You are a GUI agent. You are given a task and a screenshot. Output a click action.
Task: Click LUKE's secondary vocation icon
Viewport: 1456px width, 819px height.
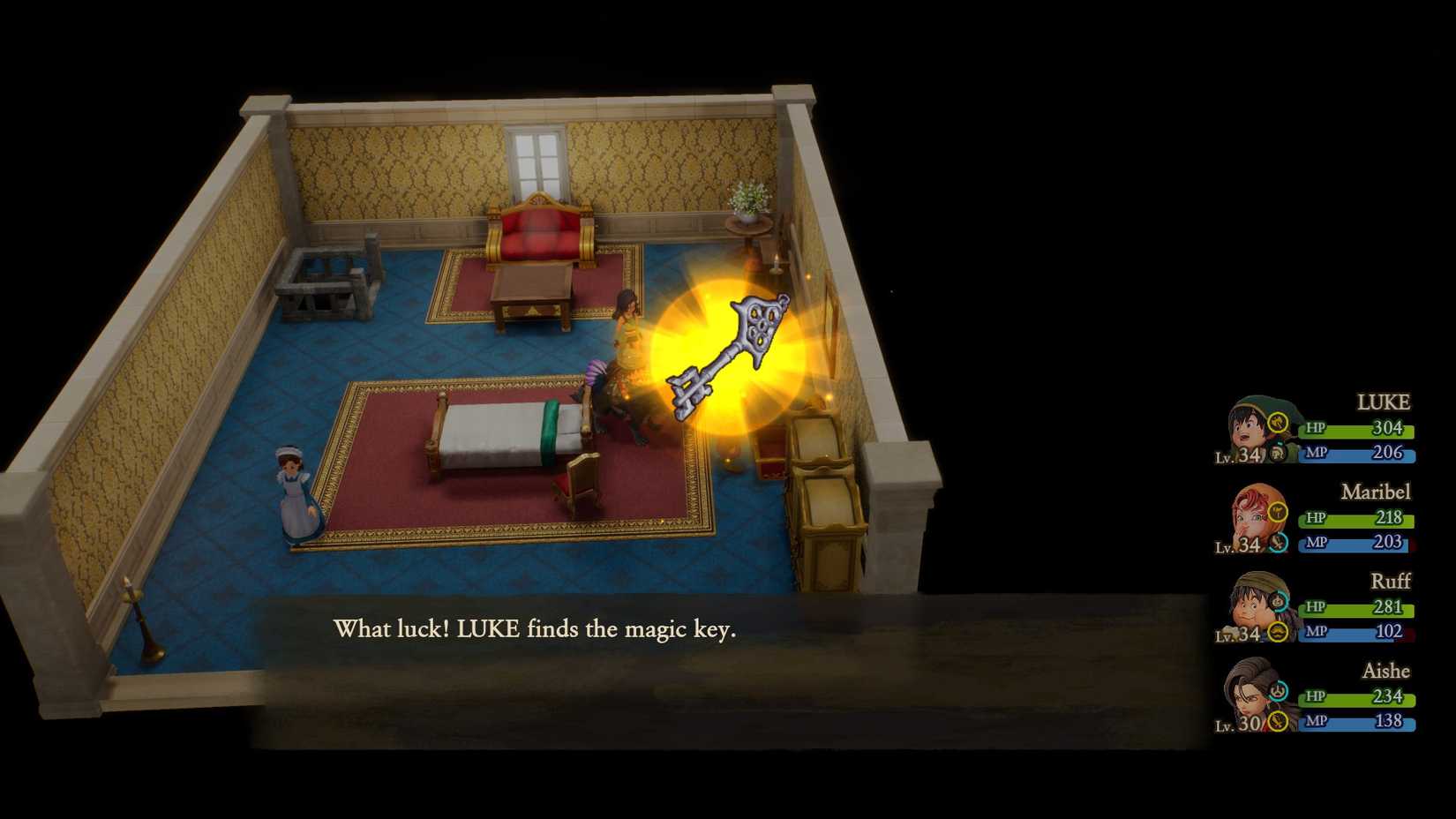[1277, 452]
